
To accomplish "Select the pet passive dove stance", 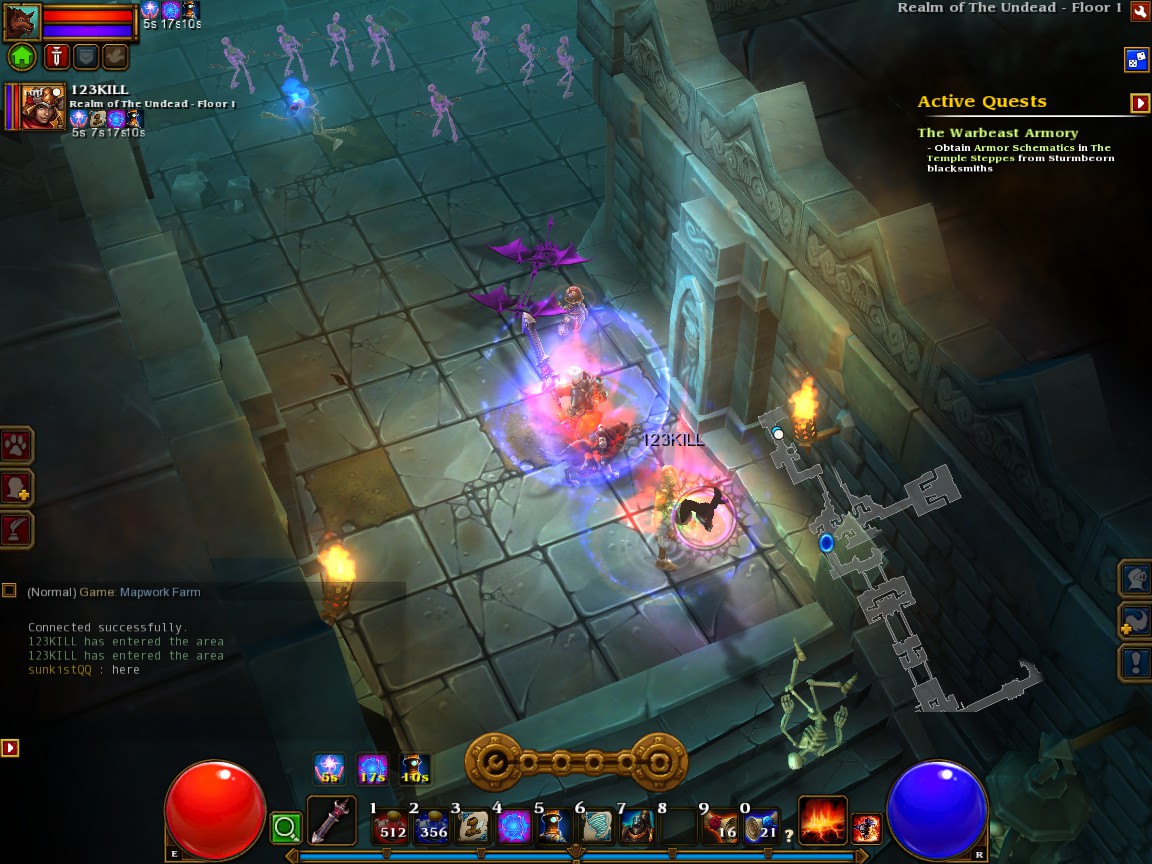I will tap(115, 57).
